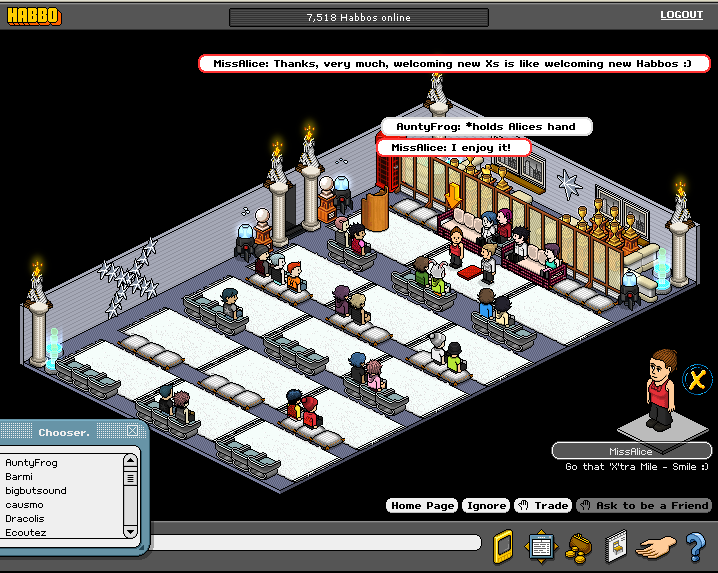Click the Chooser list's down arrow
This screenshot has width=718, height=573.
pos(130,532)
